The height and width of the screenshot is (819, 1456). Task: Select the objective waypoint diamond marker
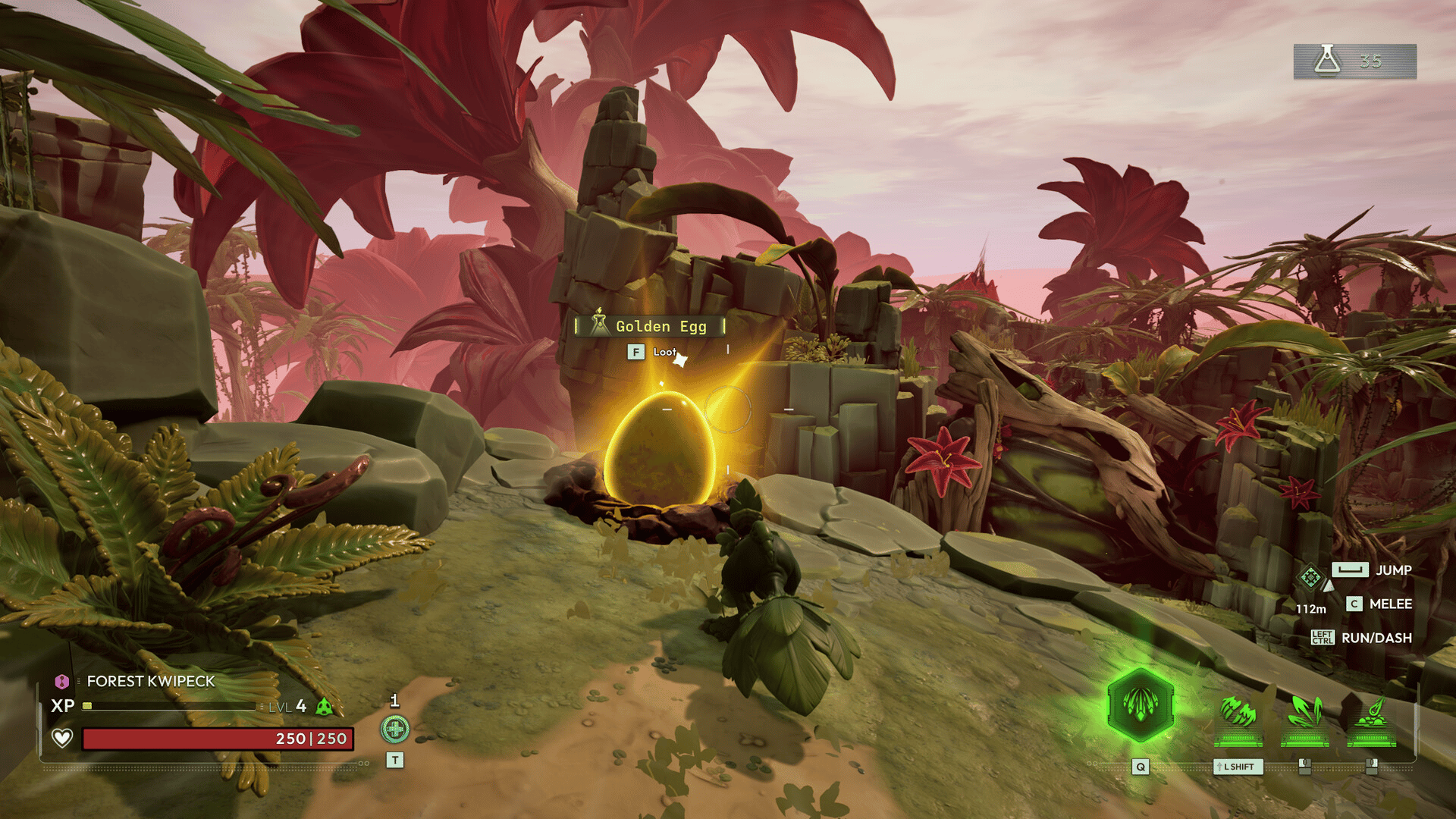(x=1310, y=578)
